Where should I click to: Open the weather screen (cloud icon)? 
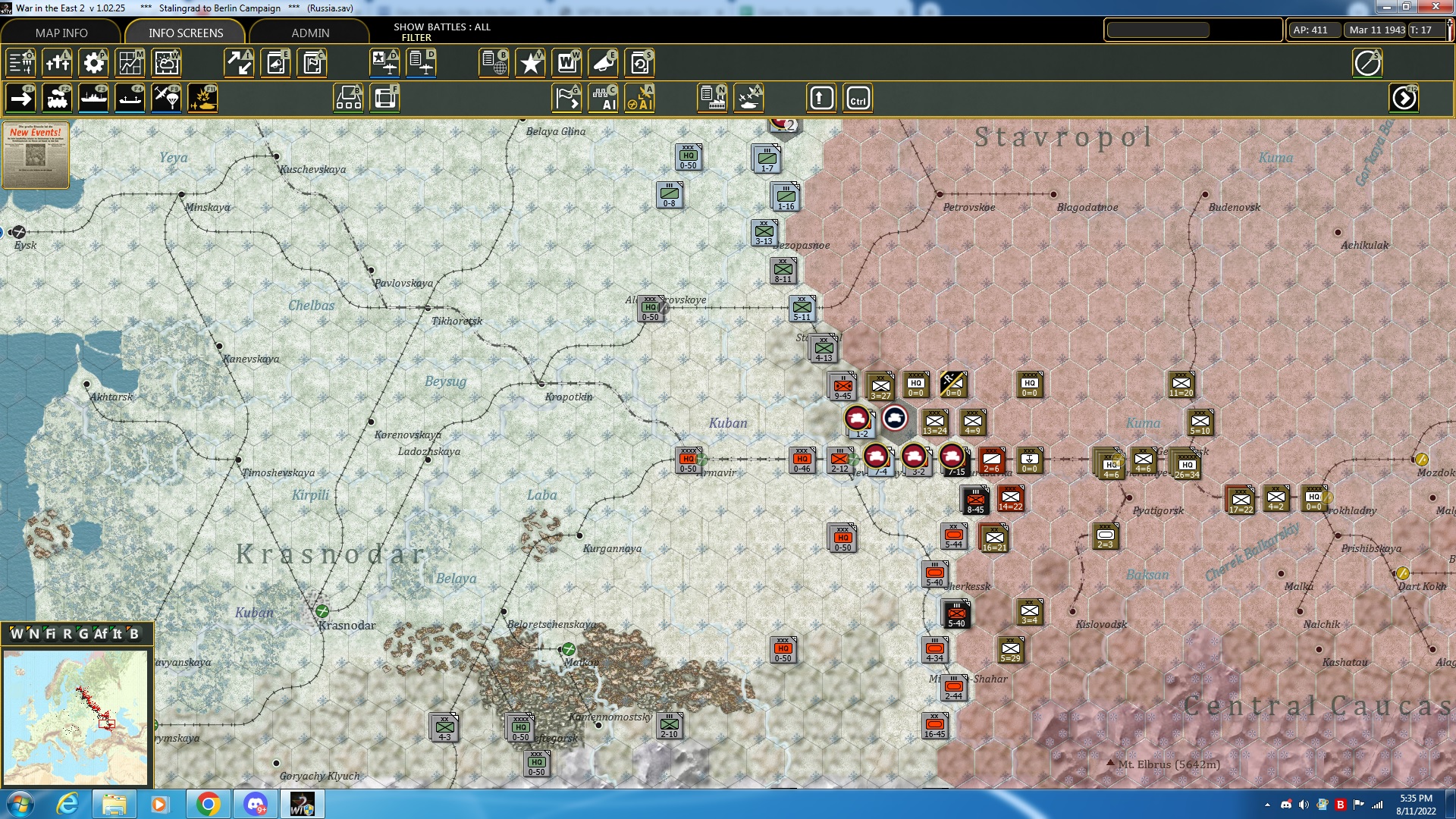[x=166, y=63]
